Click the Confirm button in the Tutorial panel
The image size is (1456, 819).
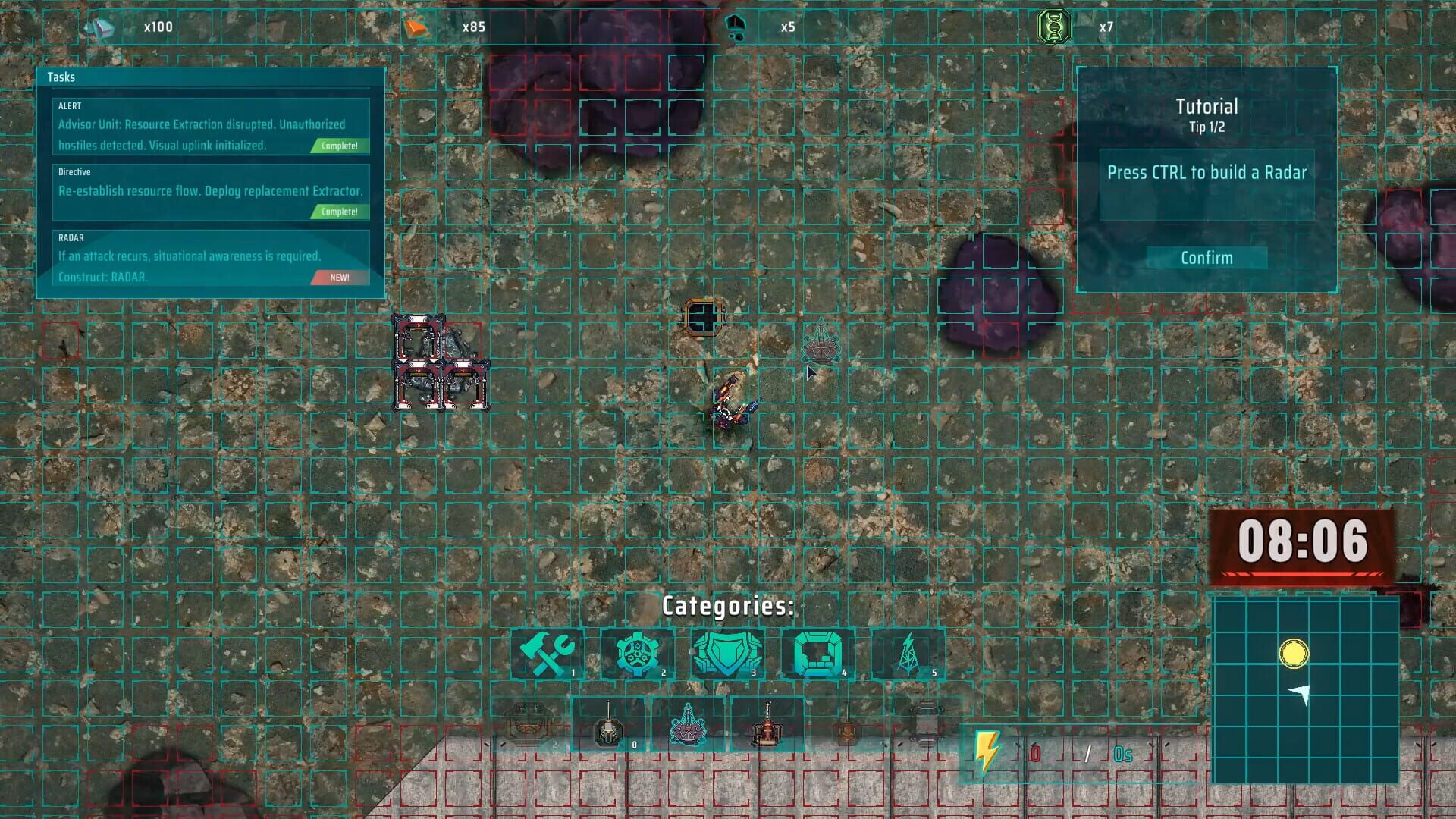[1206, 258]
